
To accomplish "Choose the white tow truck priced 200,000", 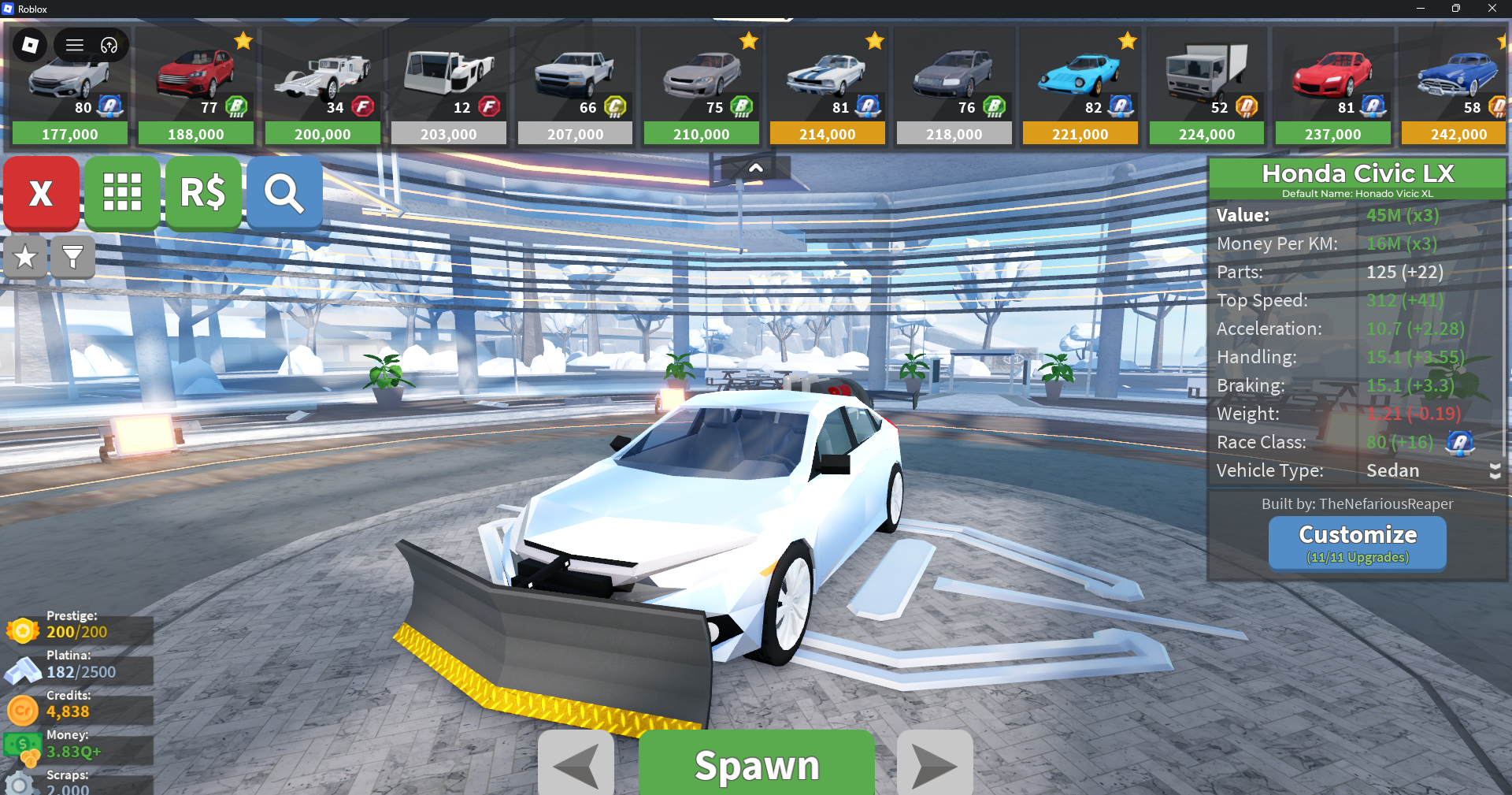I will (322, 87).
